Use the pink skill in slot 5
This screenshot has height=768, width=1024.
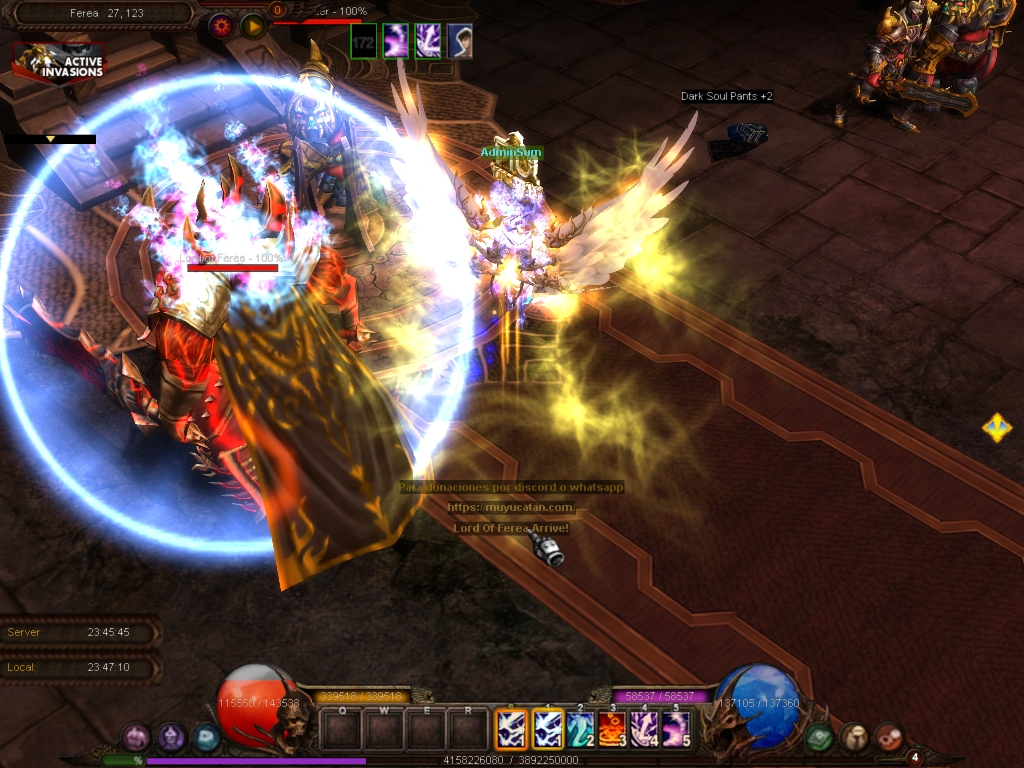pos(675,729)
